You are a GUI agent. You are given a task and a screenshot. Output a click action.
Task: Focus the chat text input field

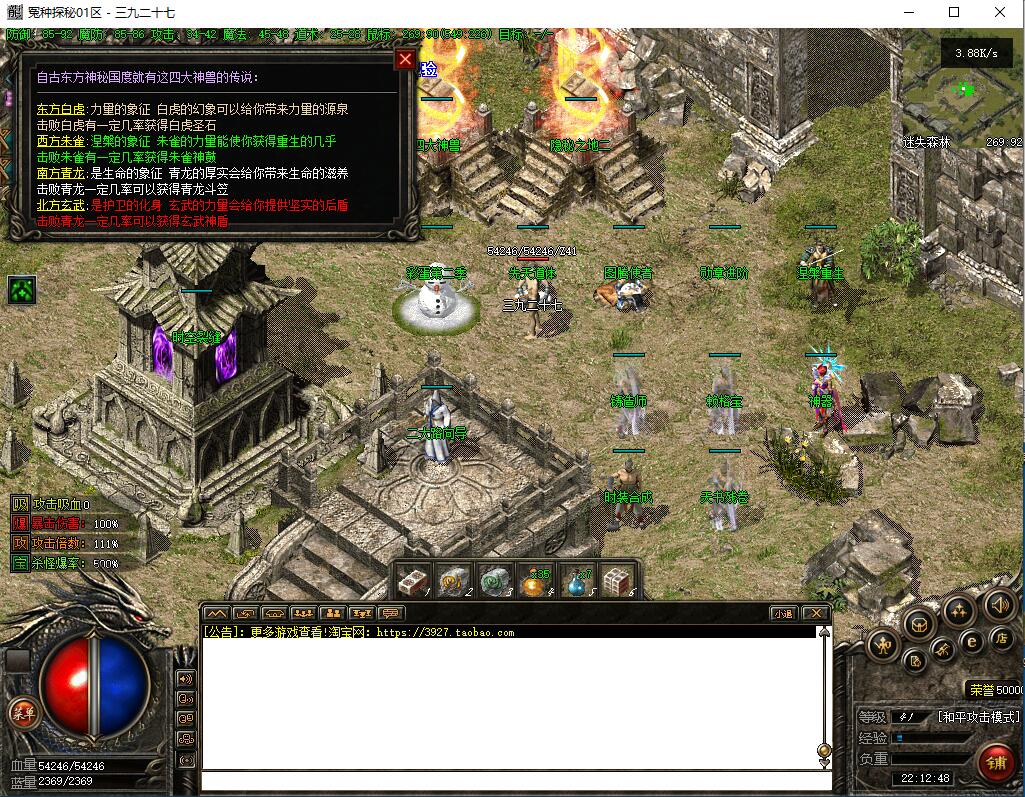[510, 780]
